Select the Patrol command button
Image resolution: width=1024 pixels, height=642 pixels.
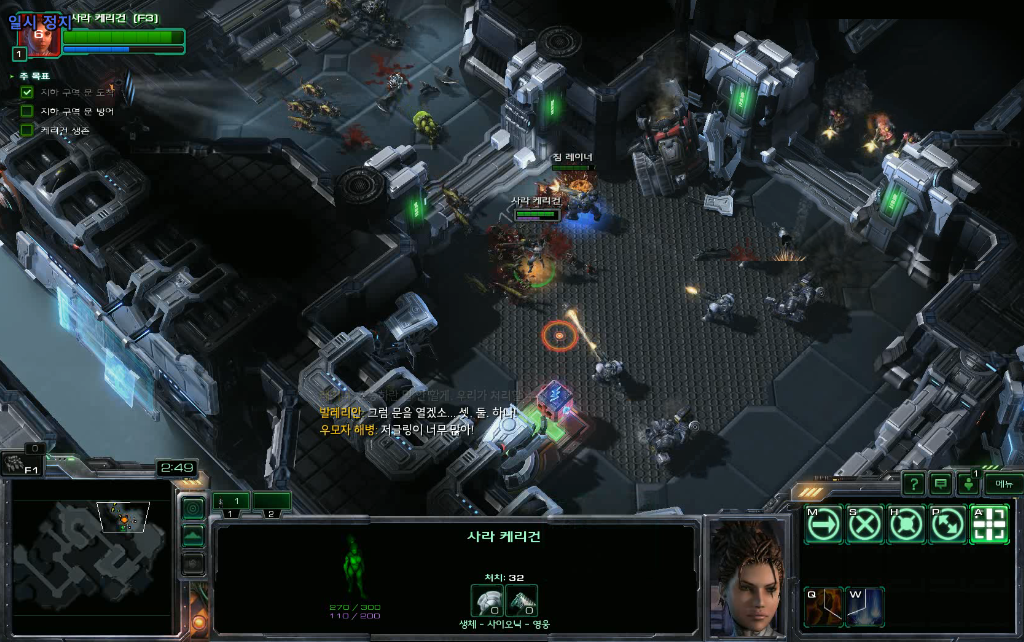point(947,525)
